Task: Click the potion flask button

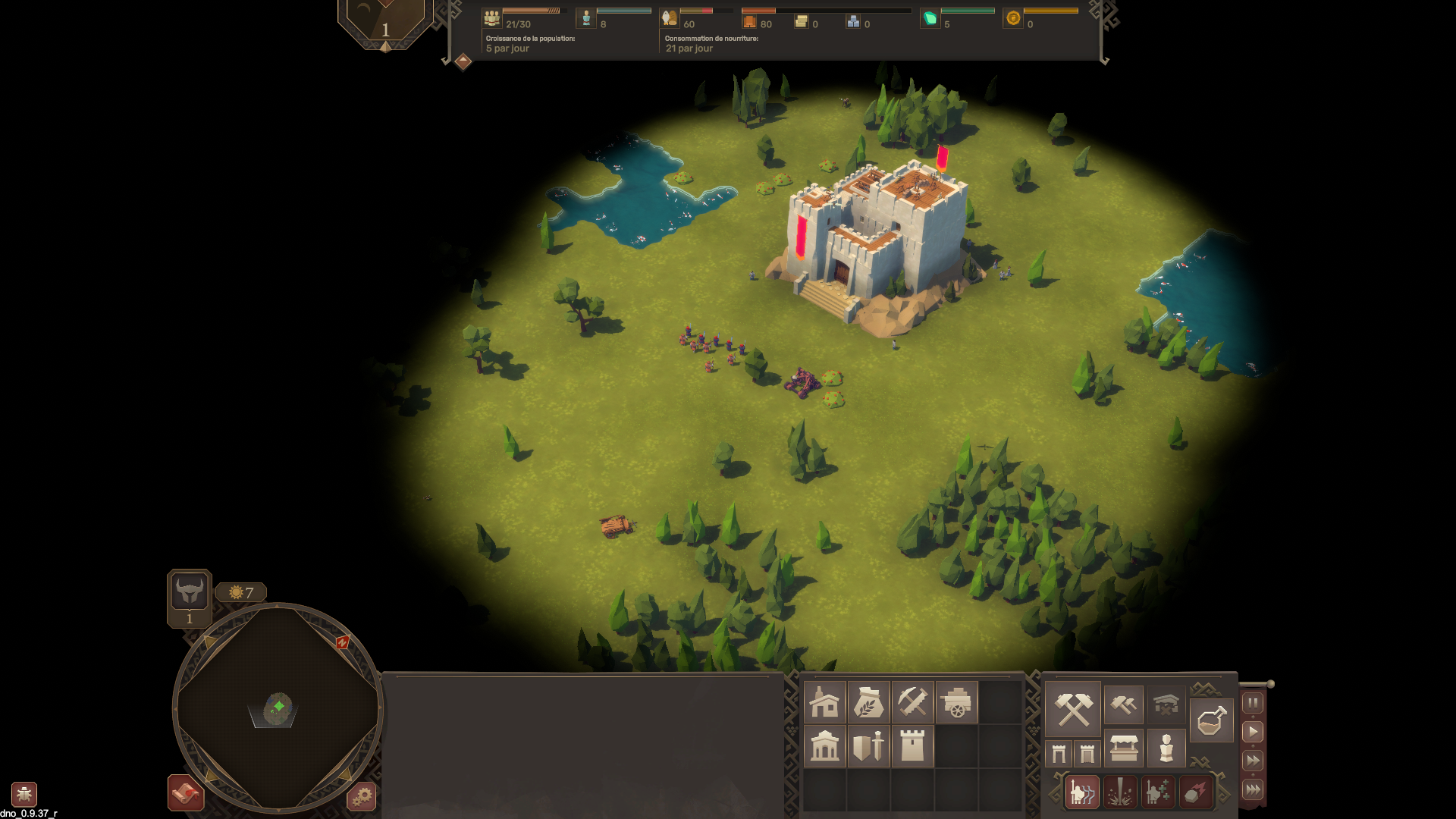Action: 1211,720
